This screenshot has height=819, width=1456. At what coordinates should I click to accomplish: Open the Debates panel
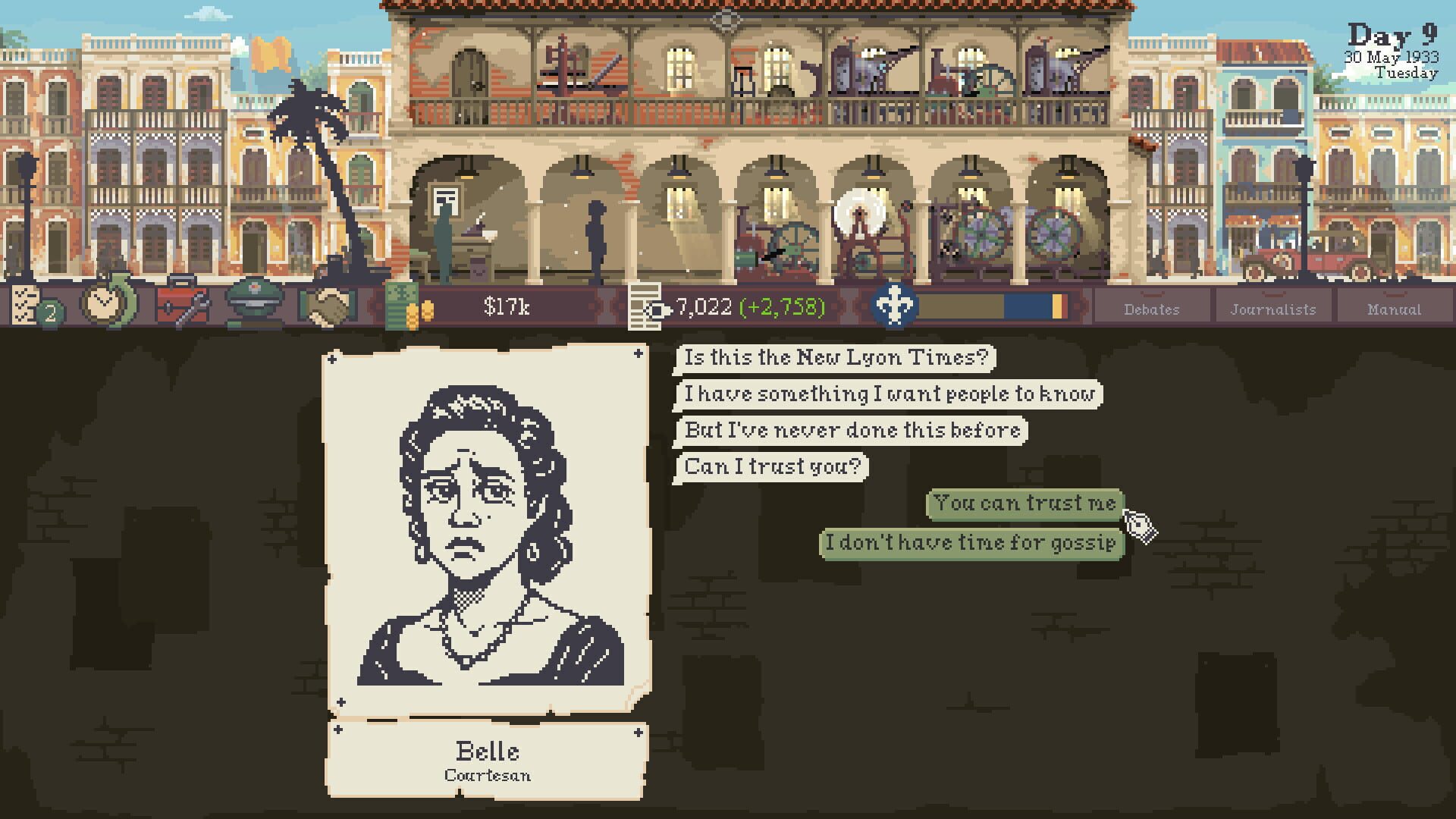[x=1153, y=309]
